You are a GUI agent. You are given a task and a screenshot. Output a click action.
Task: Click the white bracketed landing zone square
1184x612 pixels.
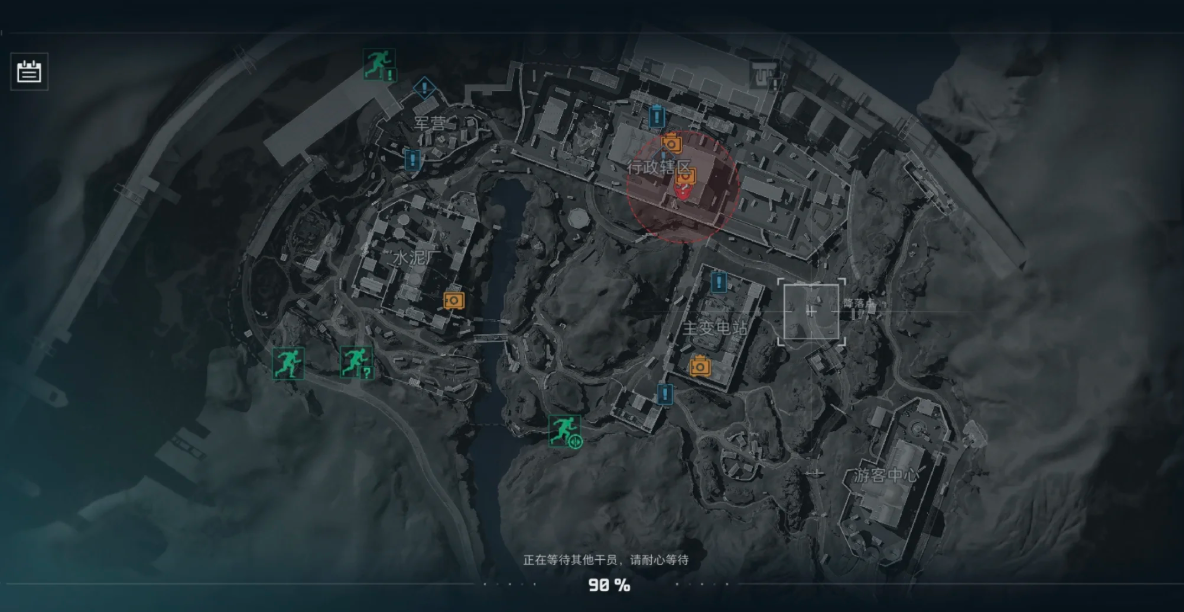pos(811,312)
